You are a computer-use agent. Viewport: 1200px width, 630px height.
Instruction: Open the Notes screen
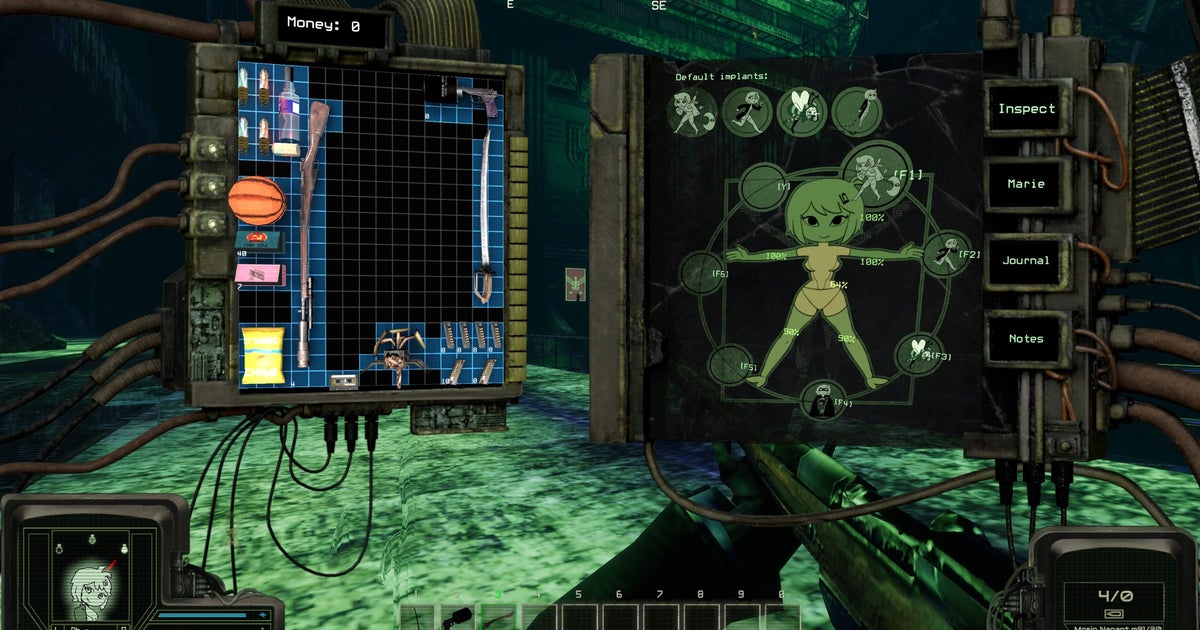(x=1026, y=338)
